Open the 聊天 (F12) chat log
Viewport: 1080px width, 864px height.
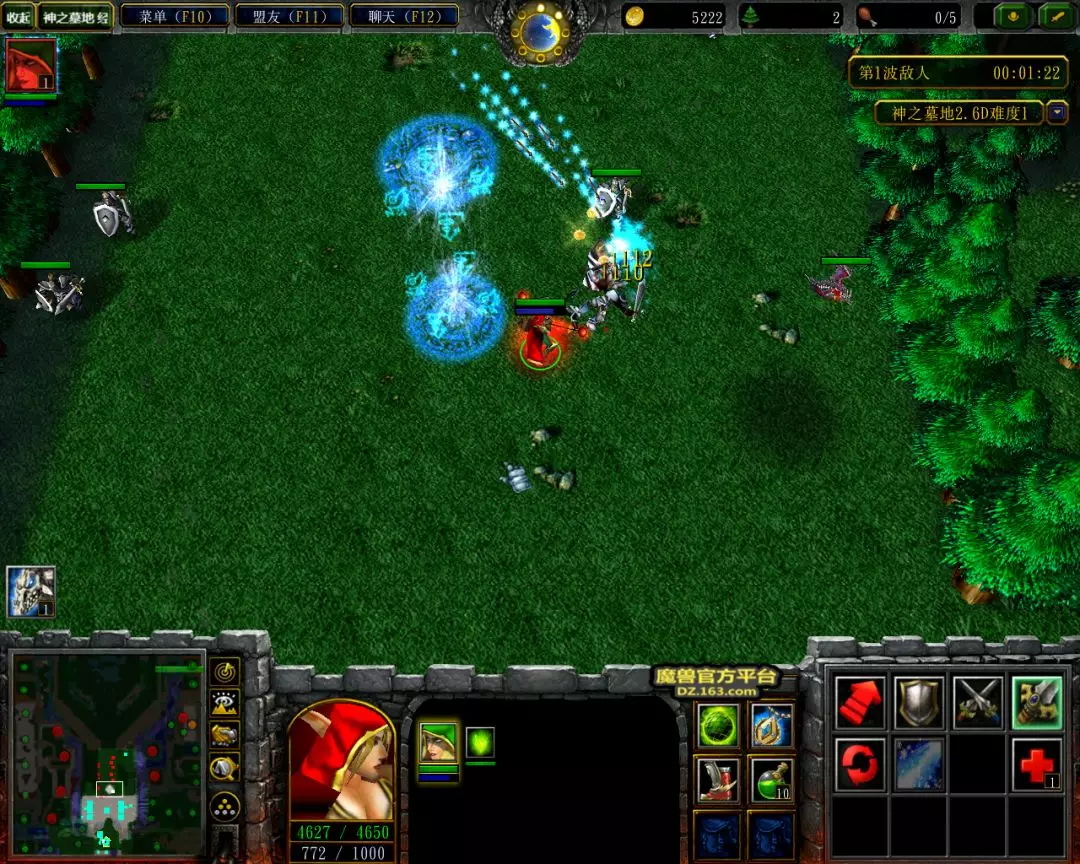pyautogui.click(x=405, y=16)
